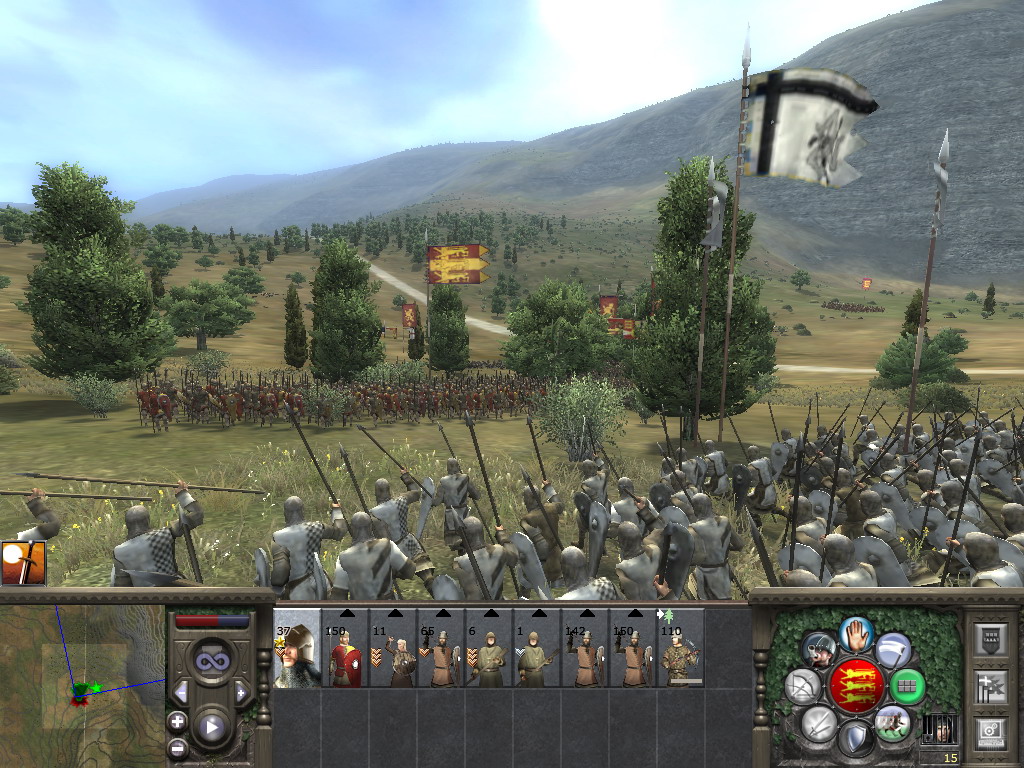The width and height of the screenshot is (1024, 768).
Task: Open the captured prisoners icon
Action: 938,727
